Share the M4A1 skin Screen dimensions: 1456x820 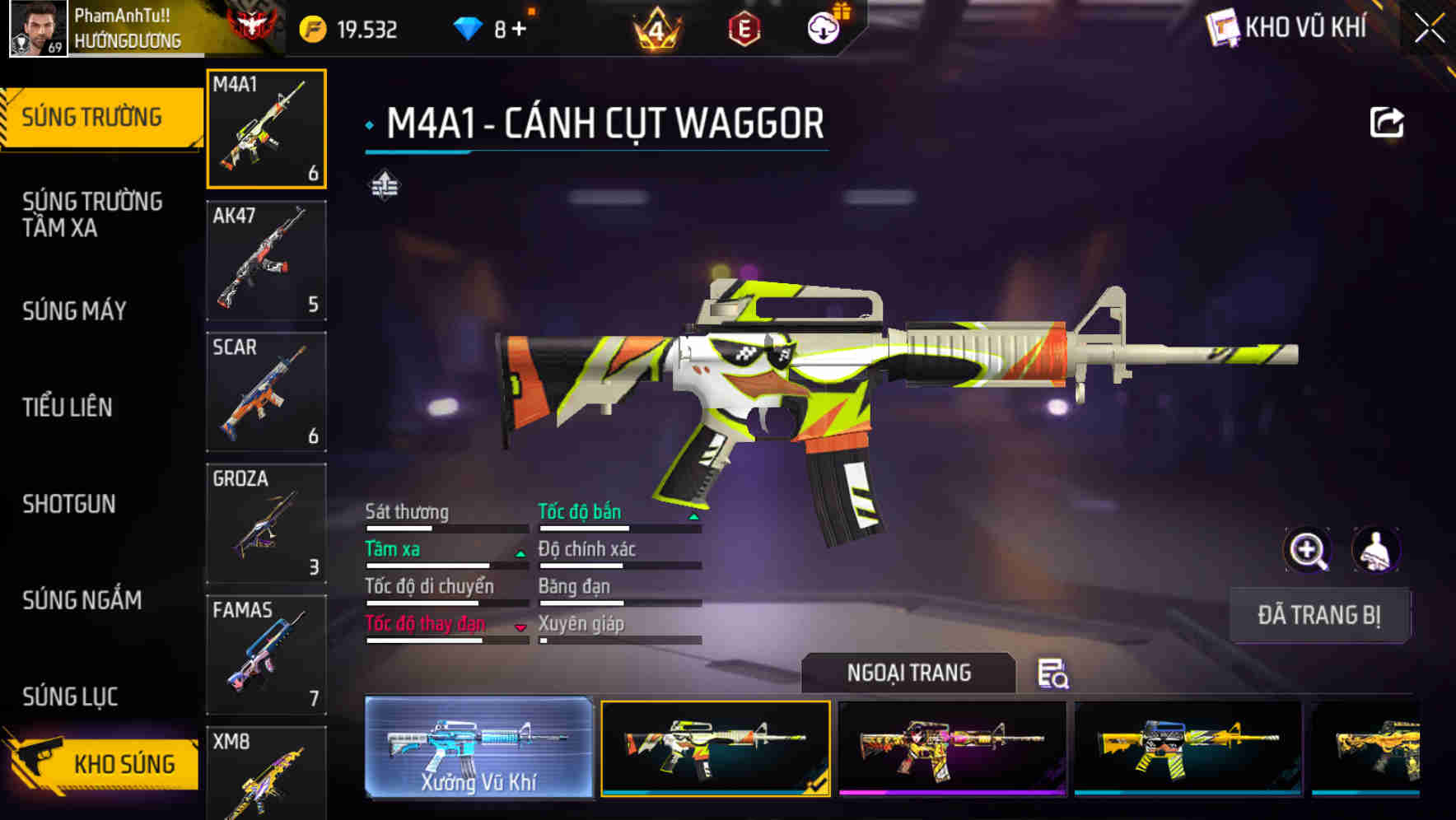click(x=1386, y=123)
